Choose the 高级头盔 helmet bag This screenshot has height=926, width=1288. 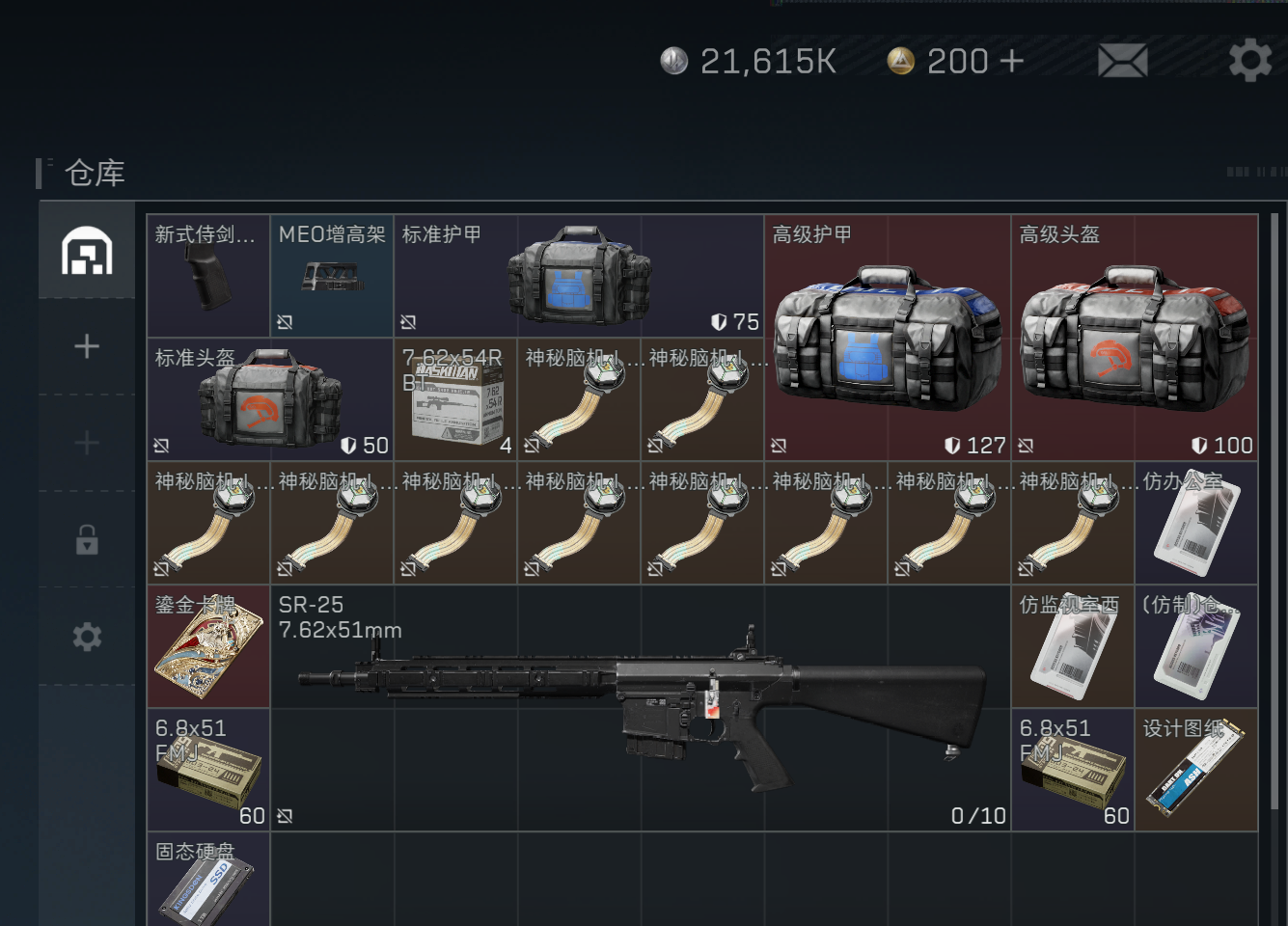point(1135,338)
